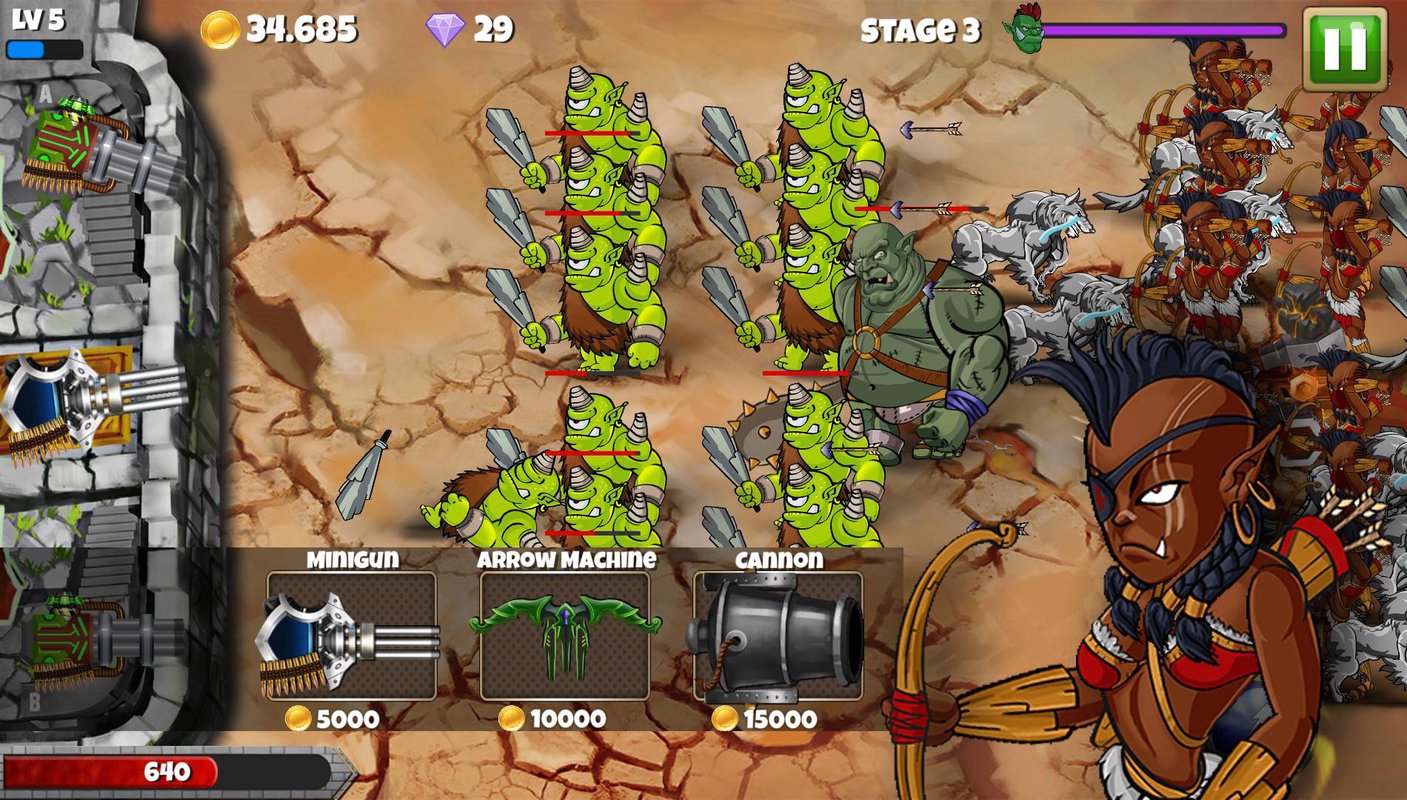Buy the Minigun for 5000 coins

pos(351,636)
